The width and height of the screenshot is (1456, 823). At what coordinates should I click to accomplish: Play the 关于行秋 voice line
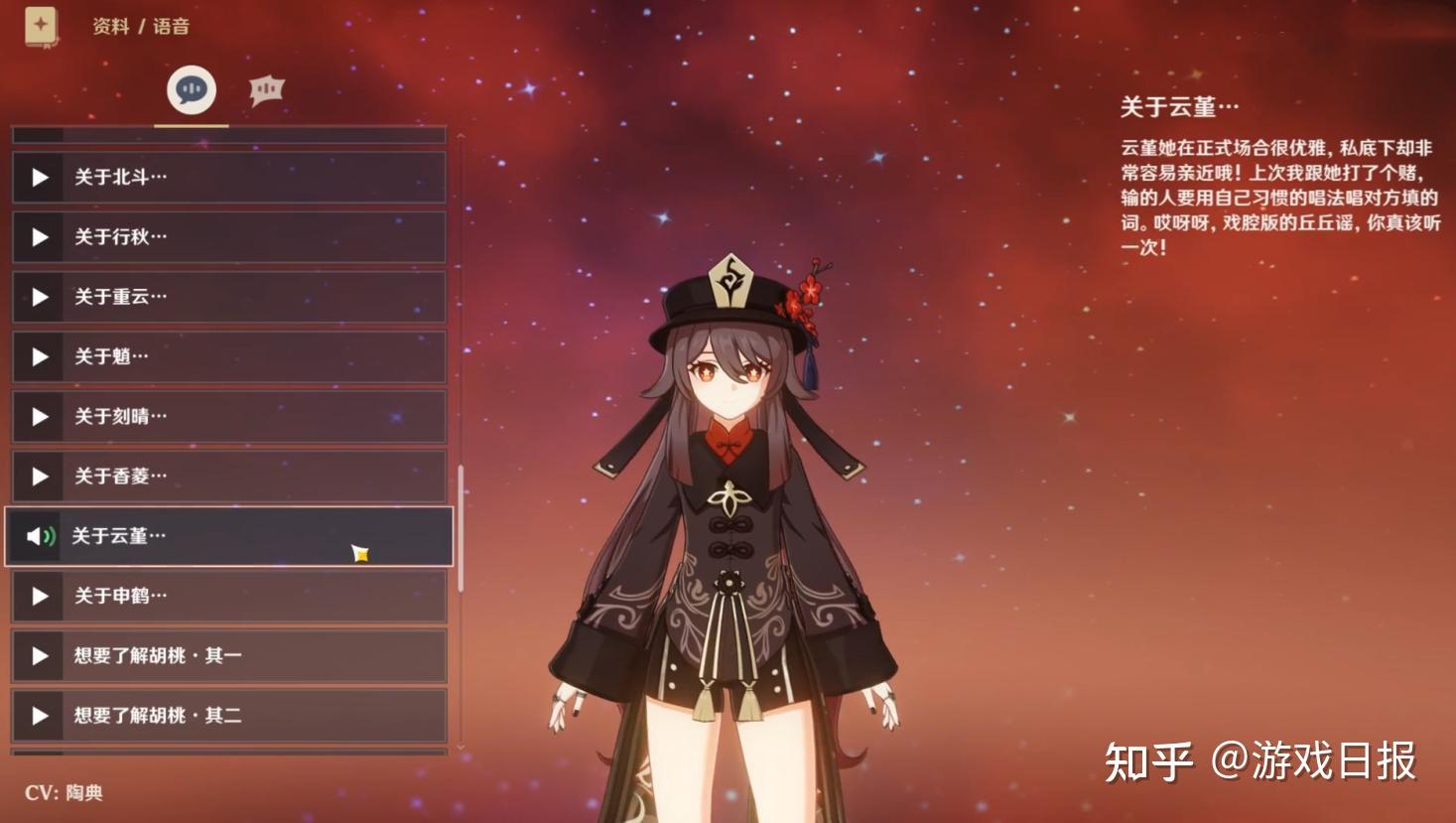coord(228,237)
